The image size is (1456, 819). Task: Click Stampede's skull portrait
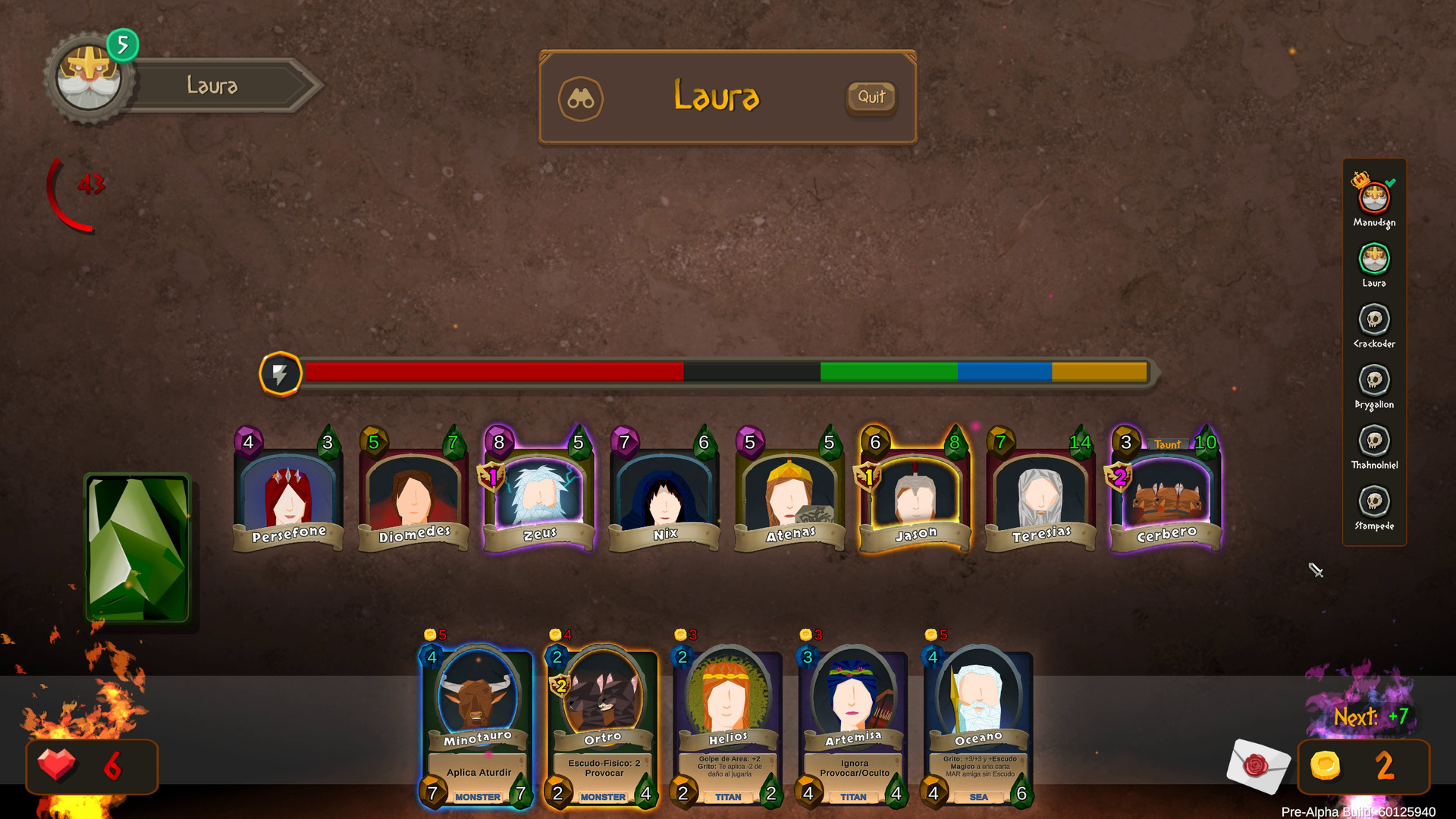1374,503
